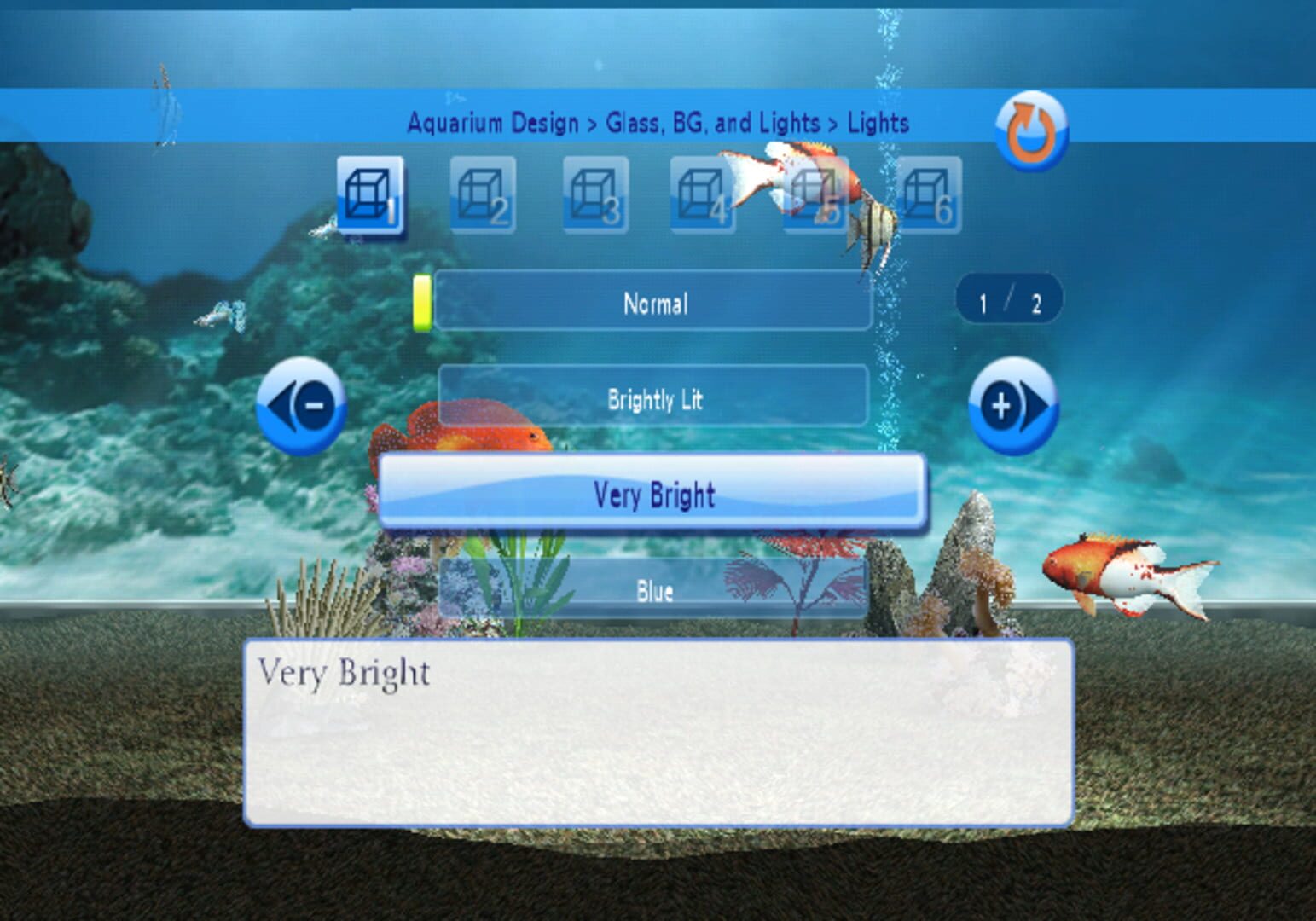Select the Normal lighting option

(655, 304)
